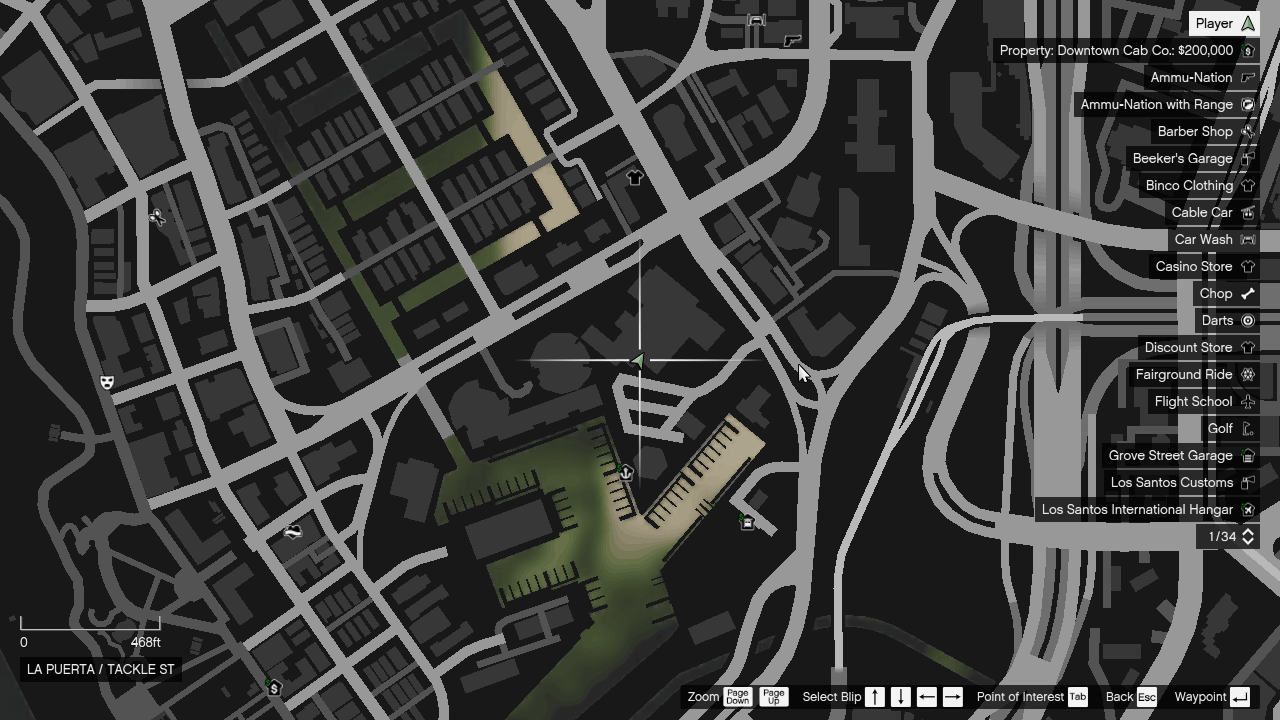Click the map scale bar showing 468ft
The image size is (1280, 720).
(x=90, y=632)
